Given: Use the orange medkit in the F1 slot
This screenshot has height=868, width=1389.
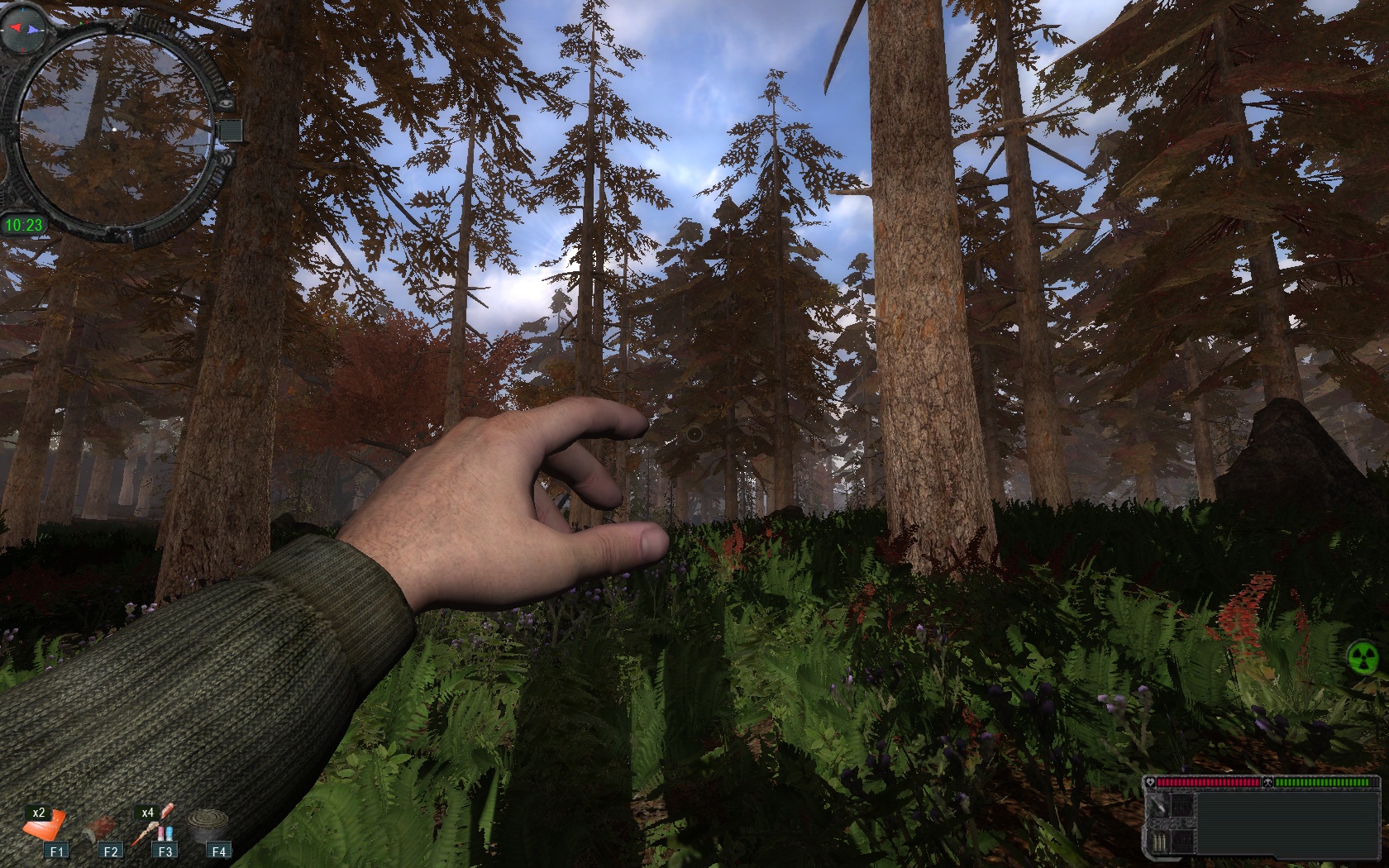Looking at the screenshot, I should [47, 825].
